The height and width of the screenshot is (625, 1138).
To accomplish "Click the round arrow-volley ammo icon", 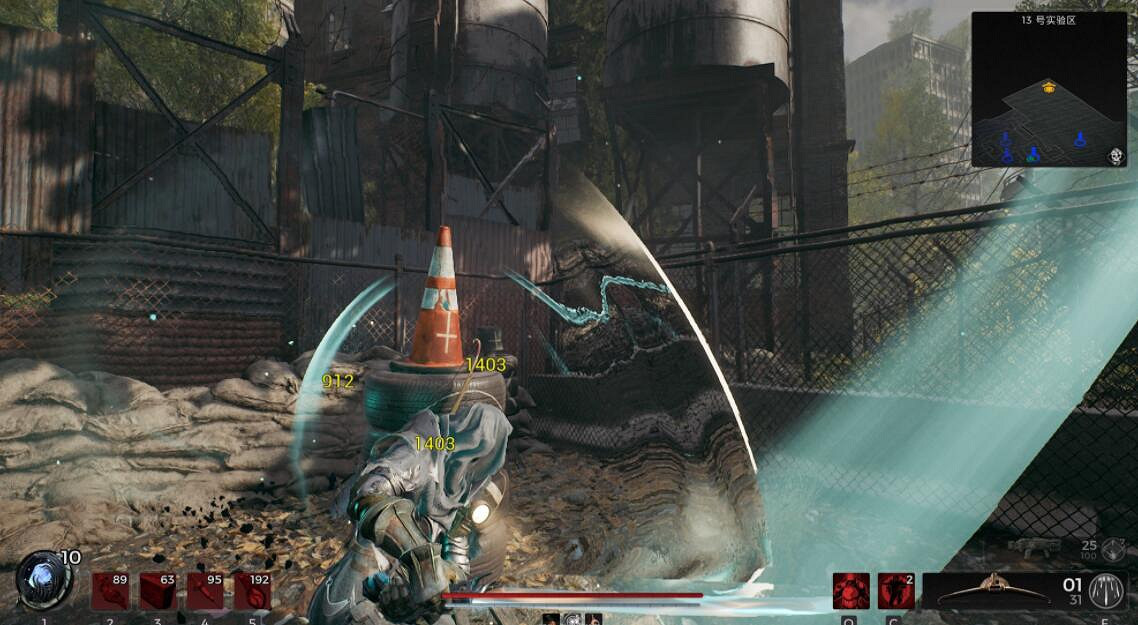I will click(x=1106, y=589).
